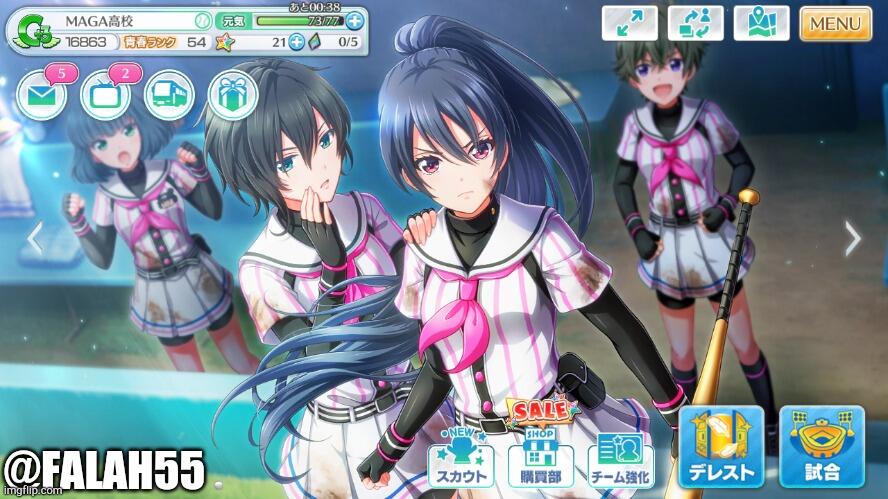The width and height of the screenshot is (888, 499).
Task: Open the 購買部 shop
Action: (x=540, y=460)
